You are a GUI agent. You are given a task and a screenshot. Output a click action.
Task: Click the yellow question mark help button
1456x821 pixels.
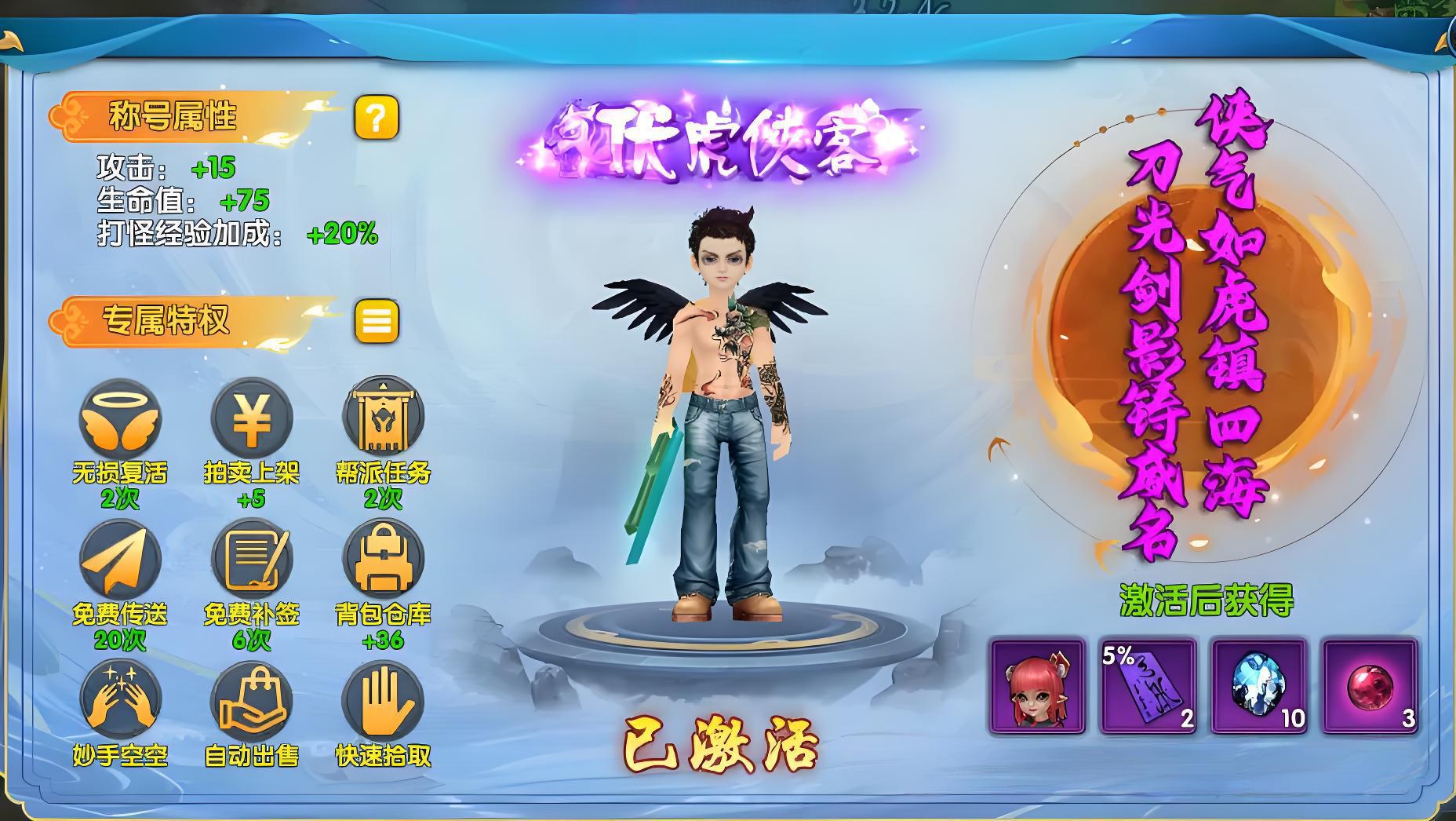point(377,119)
